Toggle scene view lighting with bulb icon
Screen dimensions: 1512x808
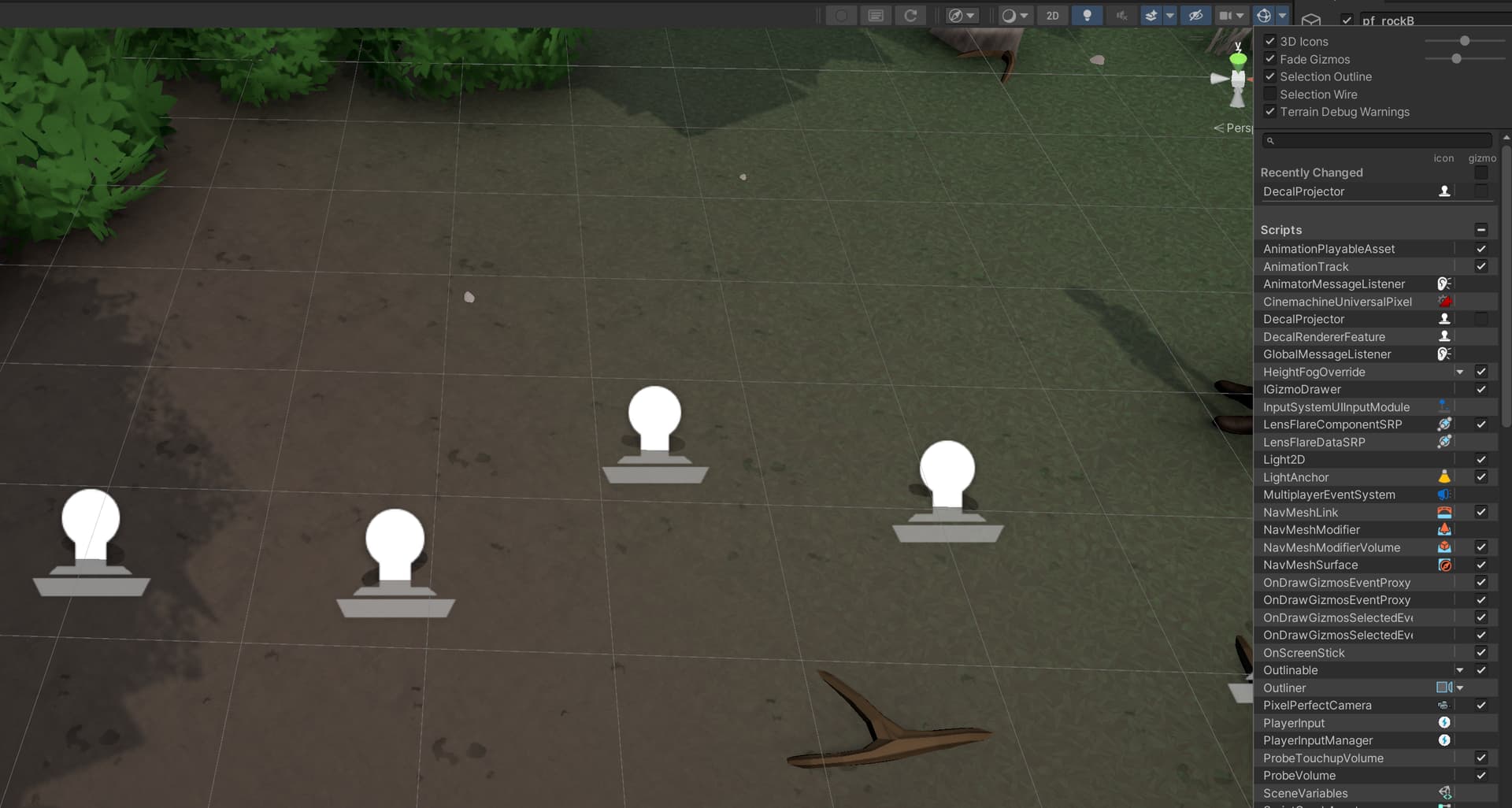[x=1088, y=15]
